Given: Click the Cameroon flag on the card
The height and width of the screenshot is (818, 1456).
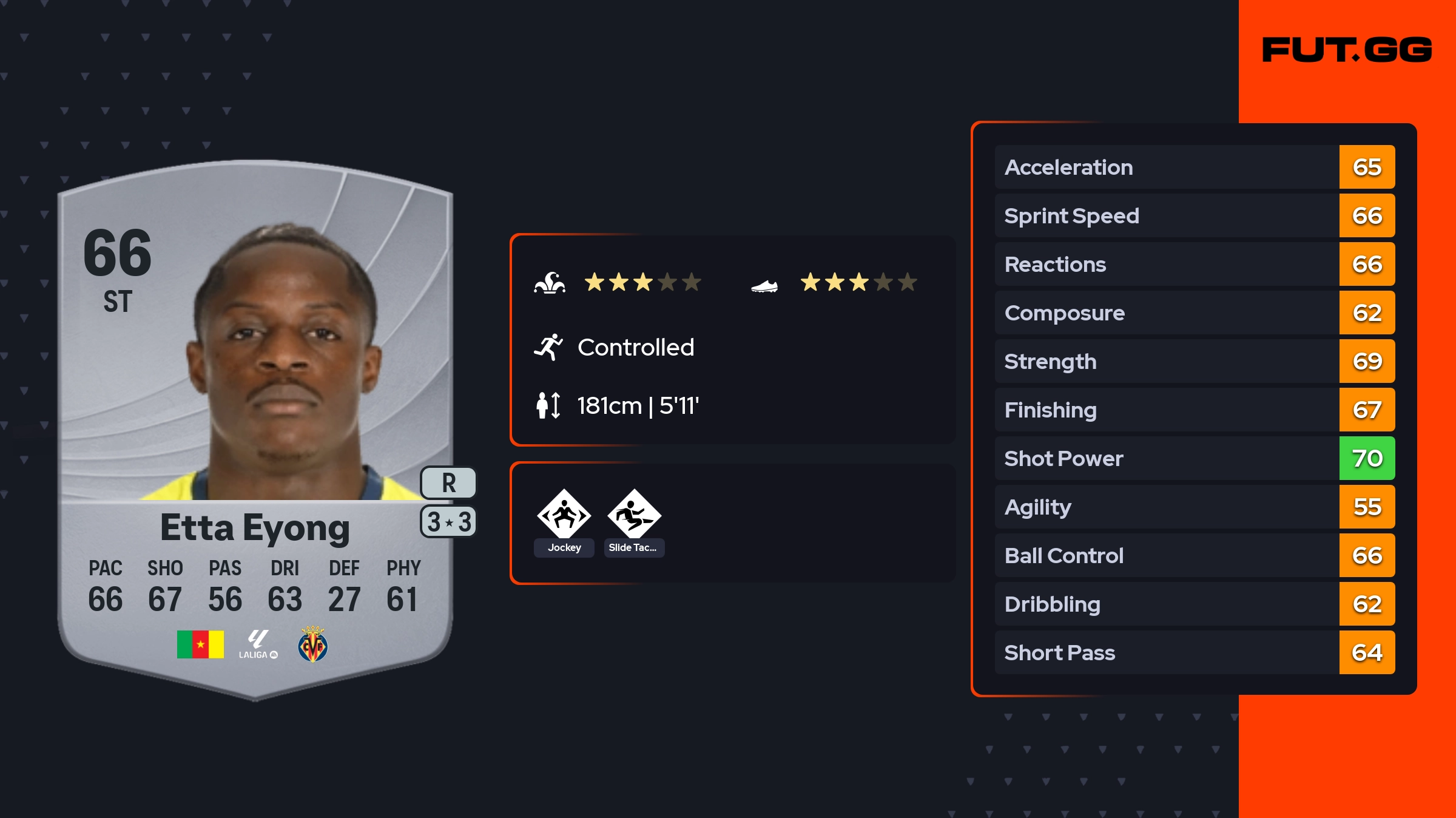Looking at the screenshot, I should [x=200, y=644].
